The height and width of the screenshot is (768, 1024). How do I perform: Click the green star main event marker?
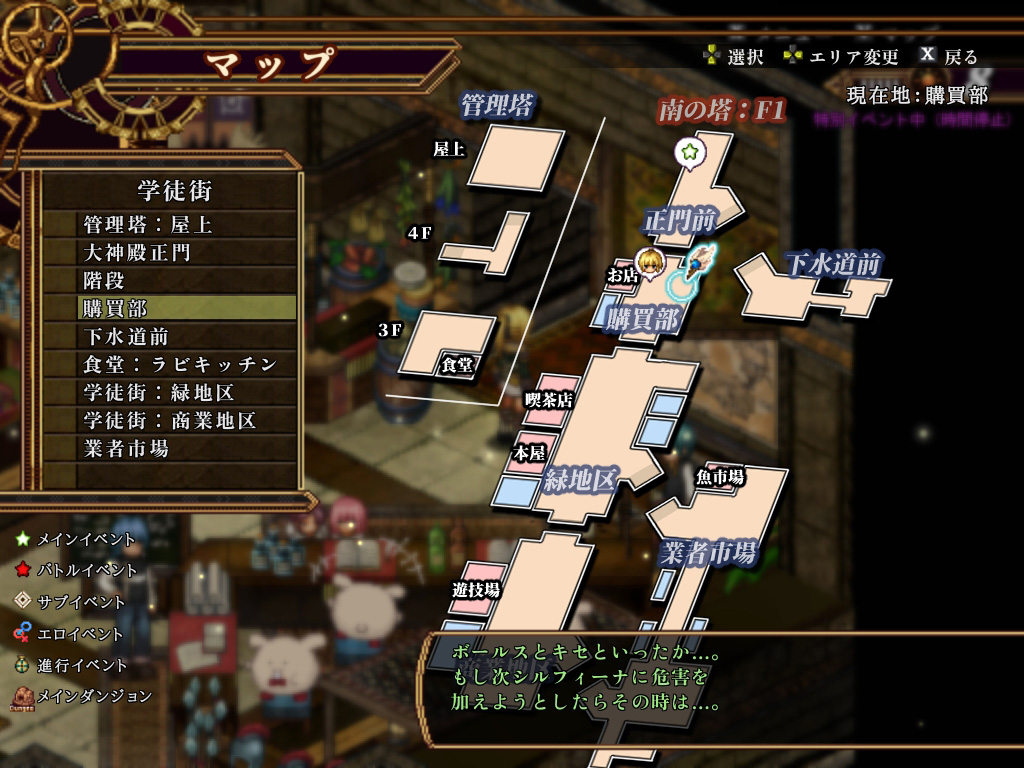pos(689,152)
